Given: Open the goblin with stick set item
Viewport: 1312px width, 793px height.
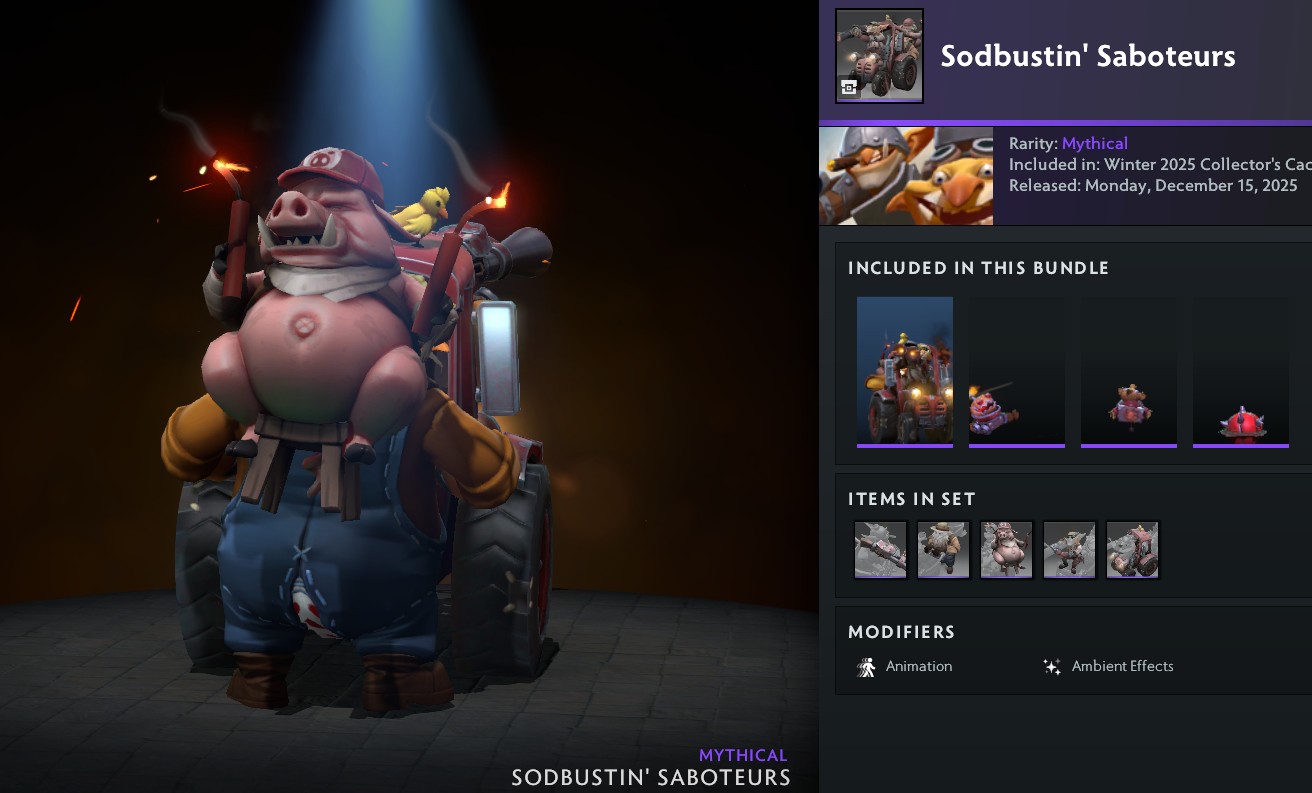Looking at the screenshot, I should pos(1069,550).
